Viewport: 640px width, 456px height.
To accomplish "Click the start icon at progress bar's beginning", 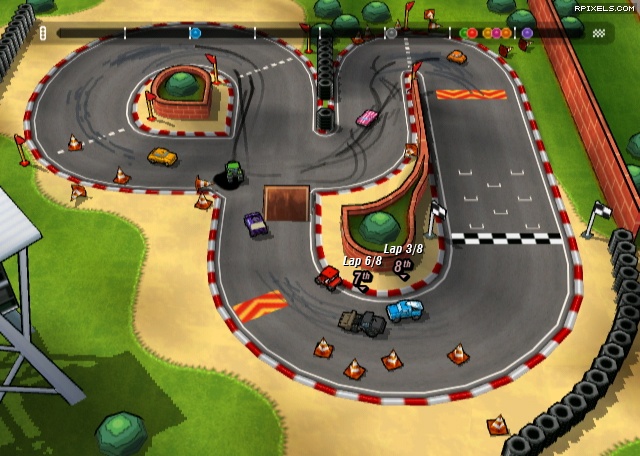I will click(x=43, y=33).
